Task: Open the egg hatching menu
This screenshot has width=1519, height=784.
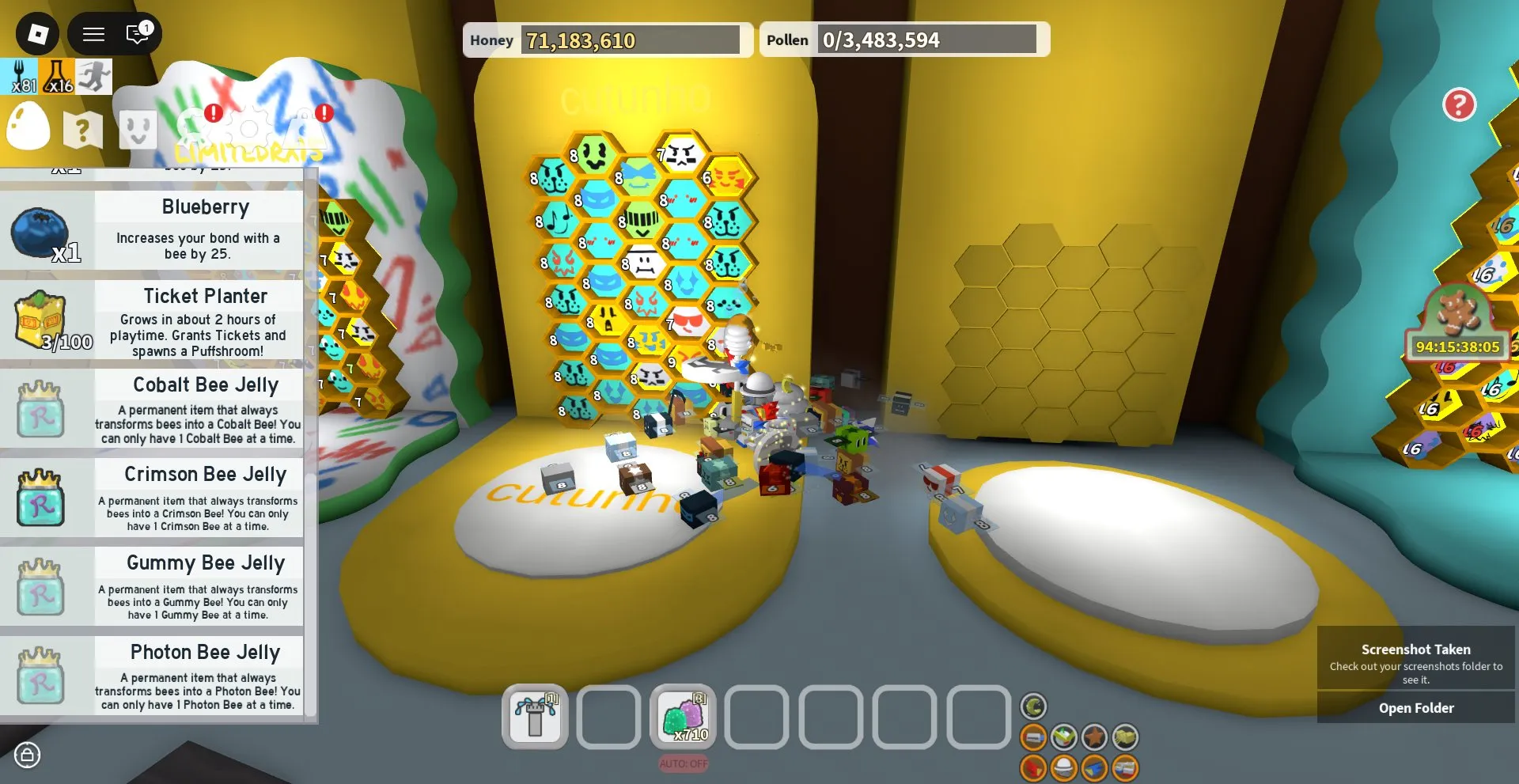Action: [x=28, y=128]
